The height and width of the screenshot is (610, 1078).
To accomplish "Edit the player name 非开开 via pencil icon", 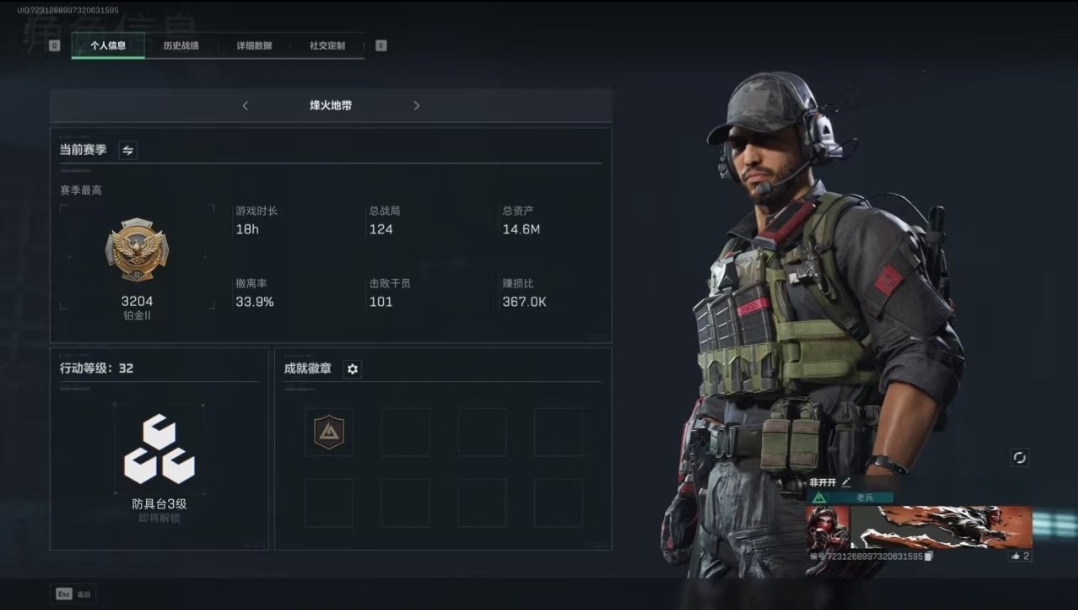I will tap(846, 482).
